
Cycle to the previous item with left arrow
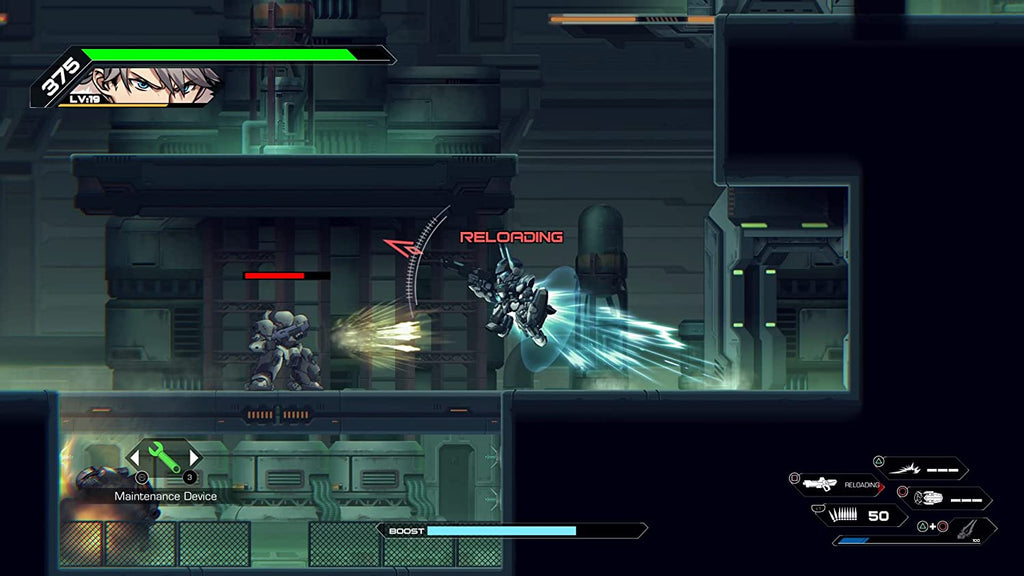coord(133,458)
